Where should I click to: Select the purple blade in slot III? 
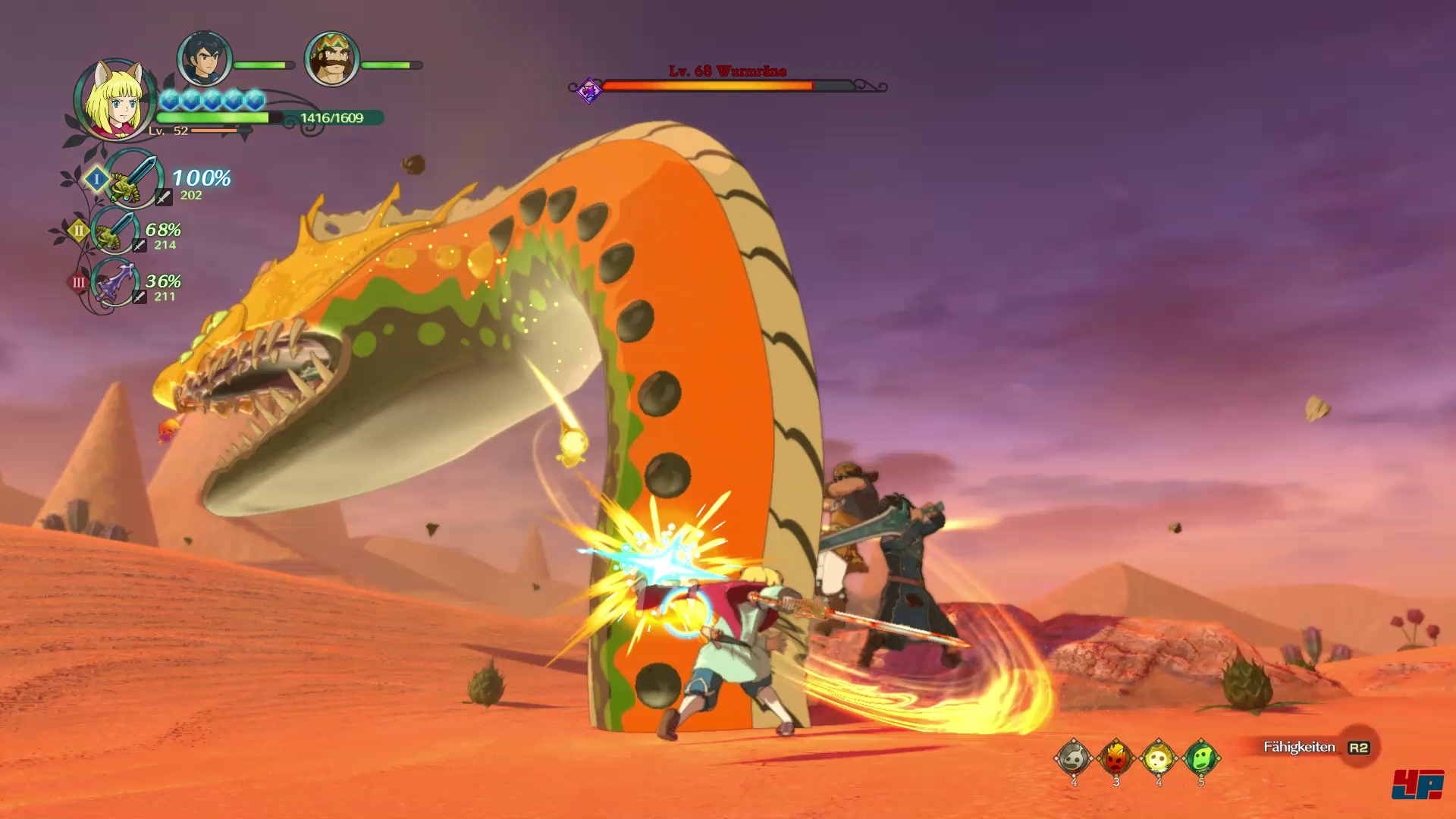coord(115,283)
